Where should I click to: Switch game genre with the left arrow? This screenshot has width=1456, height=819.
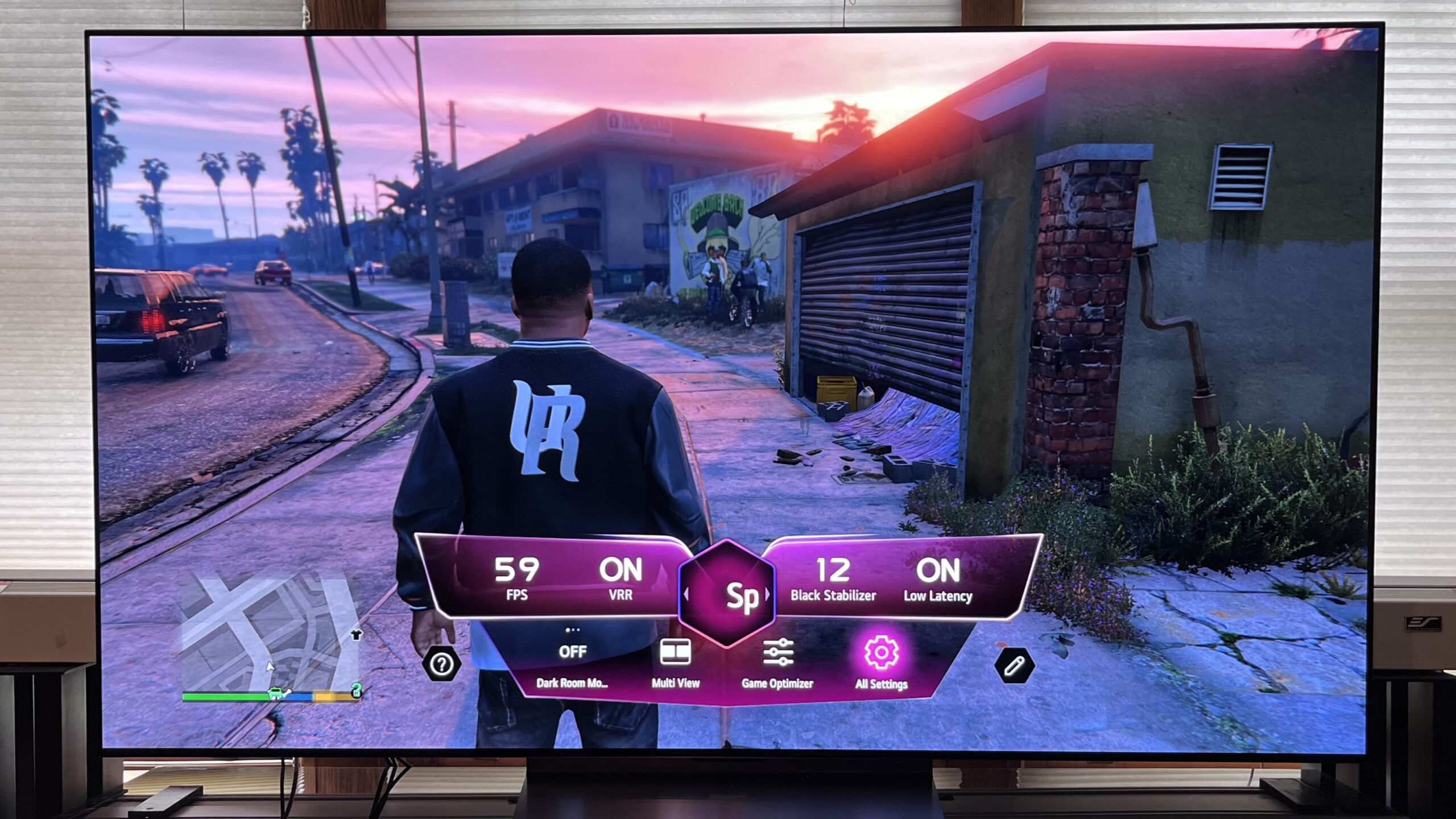[x=686, y=595]
